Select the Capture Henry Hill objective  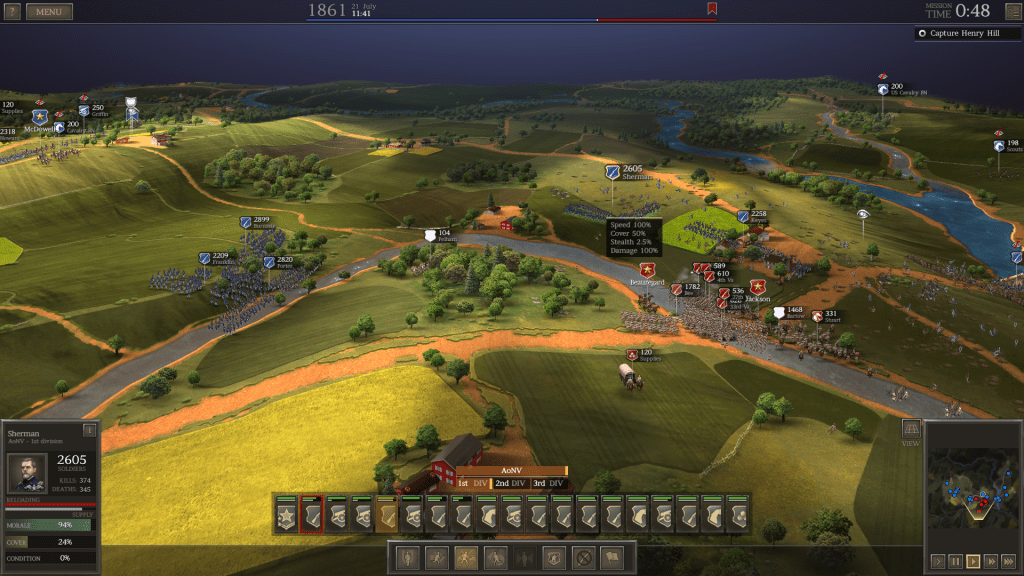967,33
